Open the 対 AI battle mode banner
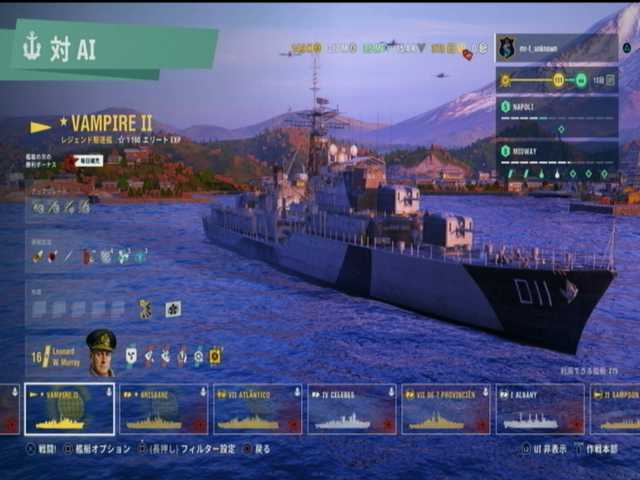 (x=108, y=50)
